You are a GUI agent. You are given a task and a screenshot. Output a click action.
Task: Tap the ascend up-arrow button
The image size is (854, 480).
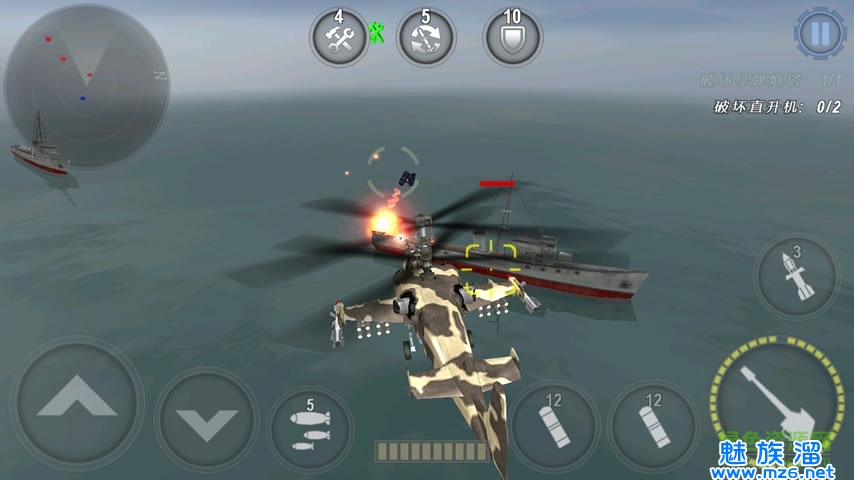(x=76, y=404)
